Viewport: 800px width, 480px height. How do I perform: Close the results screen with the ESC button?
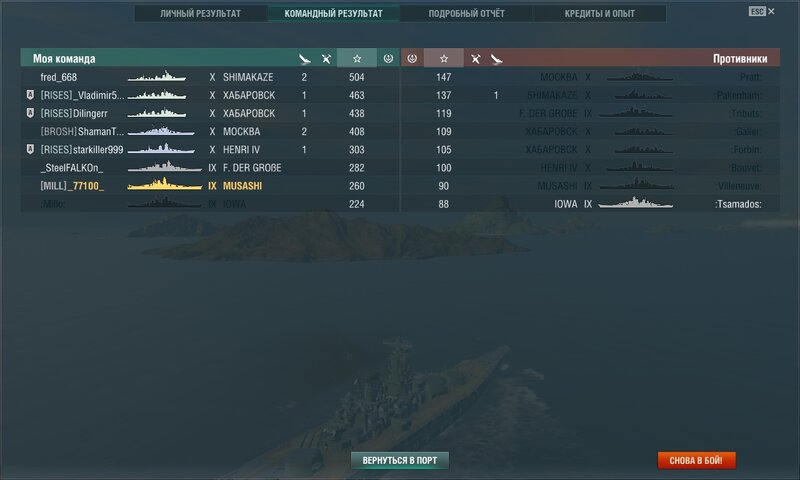[x=761, y=10]
